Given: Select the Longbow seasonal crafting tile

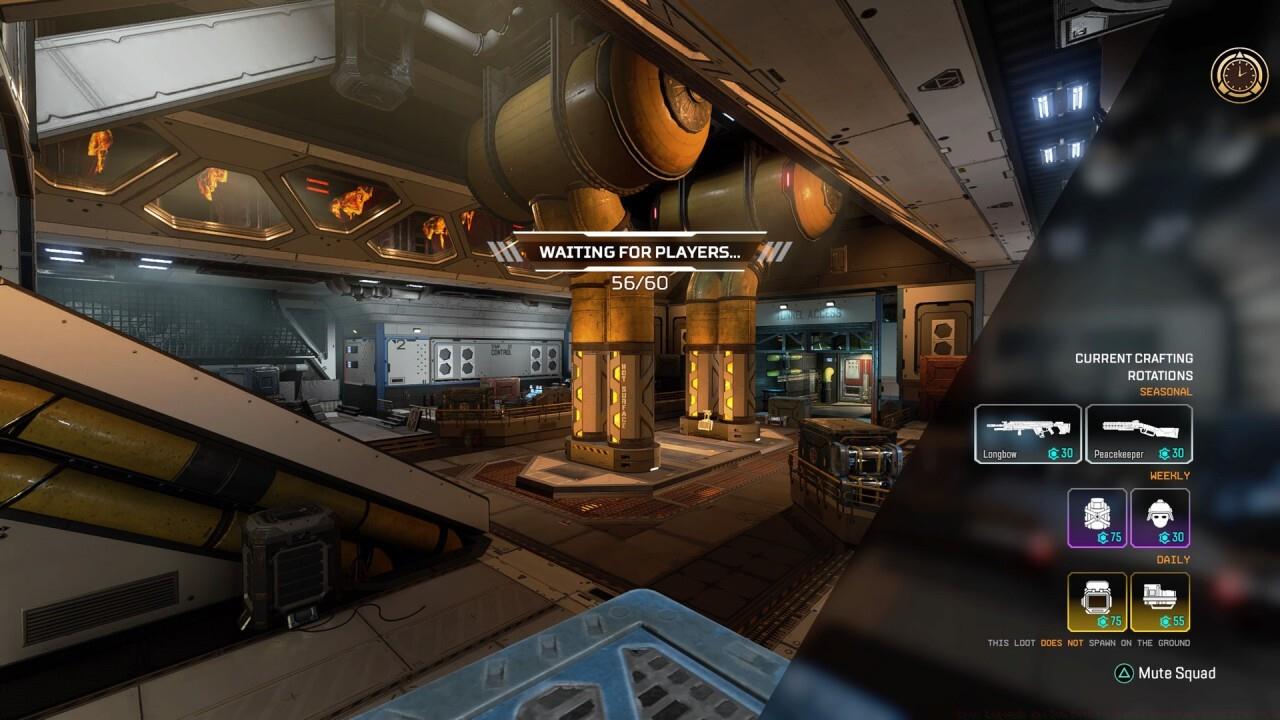Looking at the screenshot, I should click(1028, 434).
